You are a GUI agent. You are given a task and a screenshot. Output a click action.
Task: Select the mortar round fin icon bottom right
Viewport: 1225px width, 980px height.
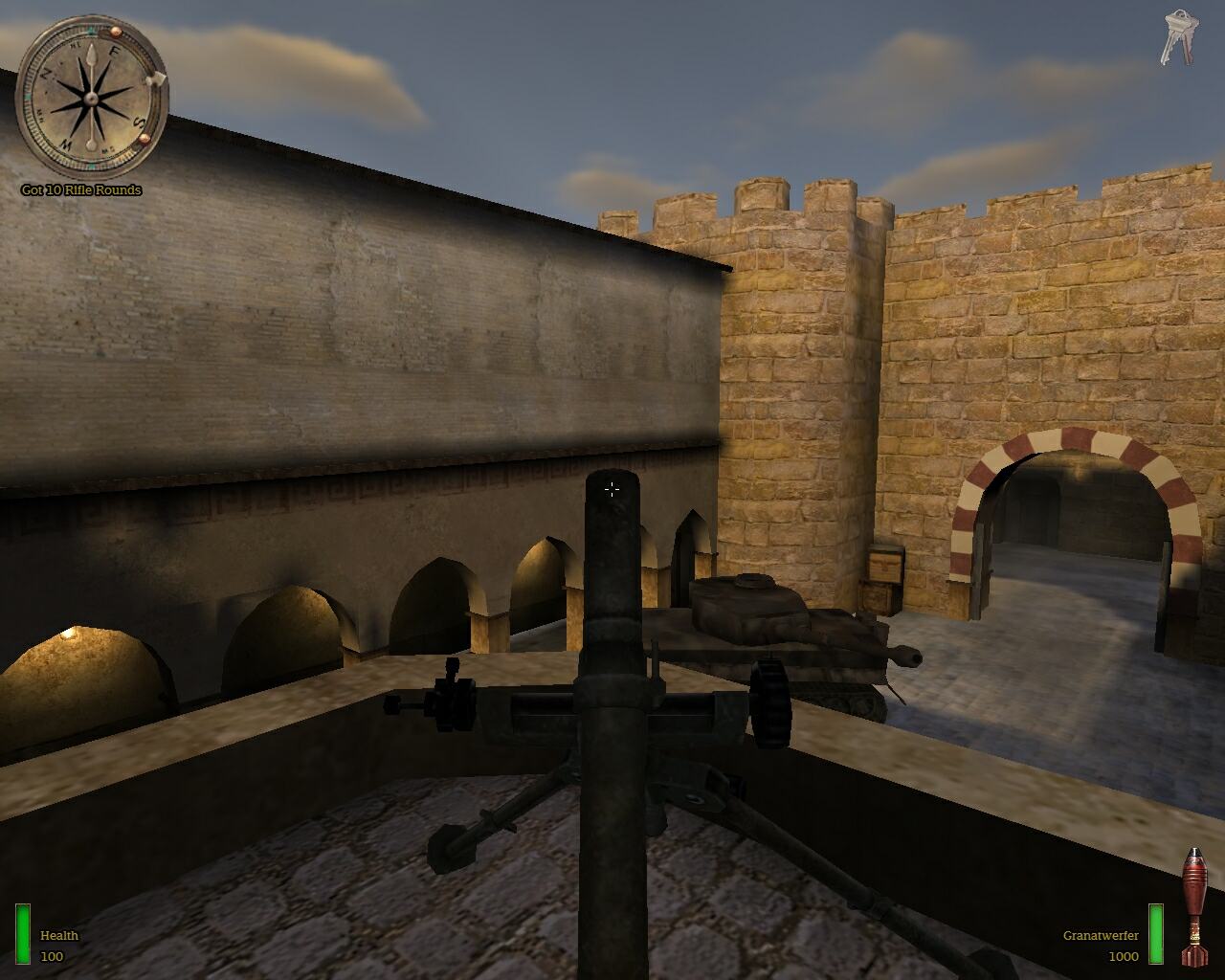coord(1196,957)
